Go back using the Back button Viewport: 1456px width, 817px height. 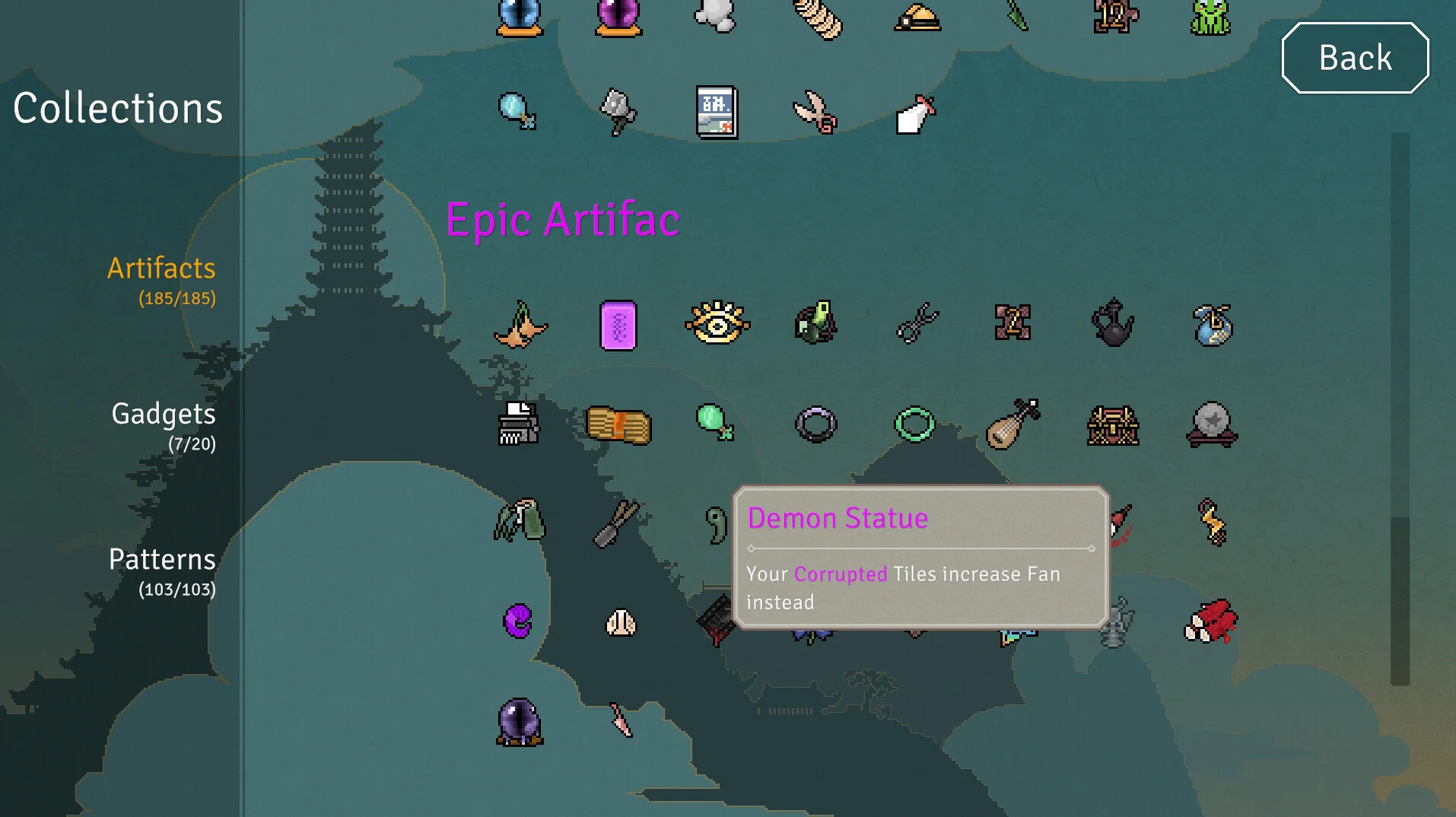click(x=1355, y=58)
